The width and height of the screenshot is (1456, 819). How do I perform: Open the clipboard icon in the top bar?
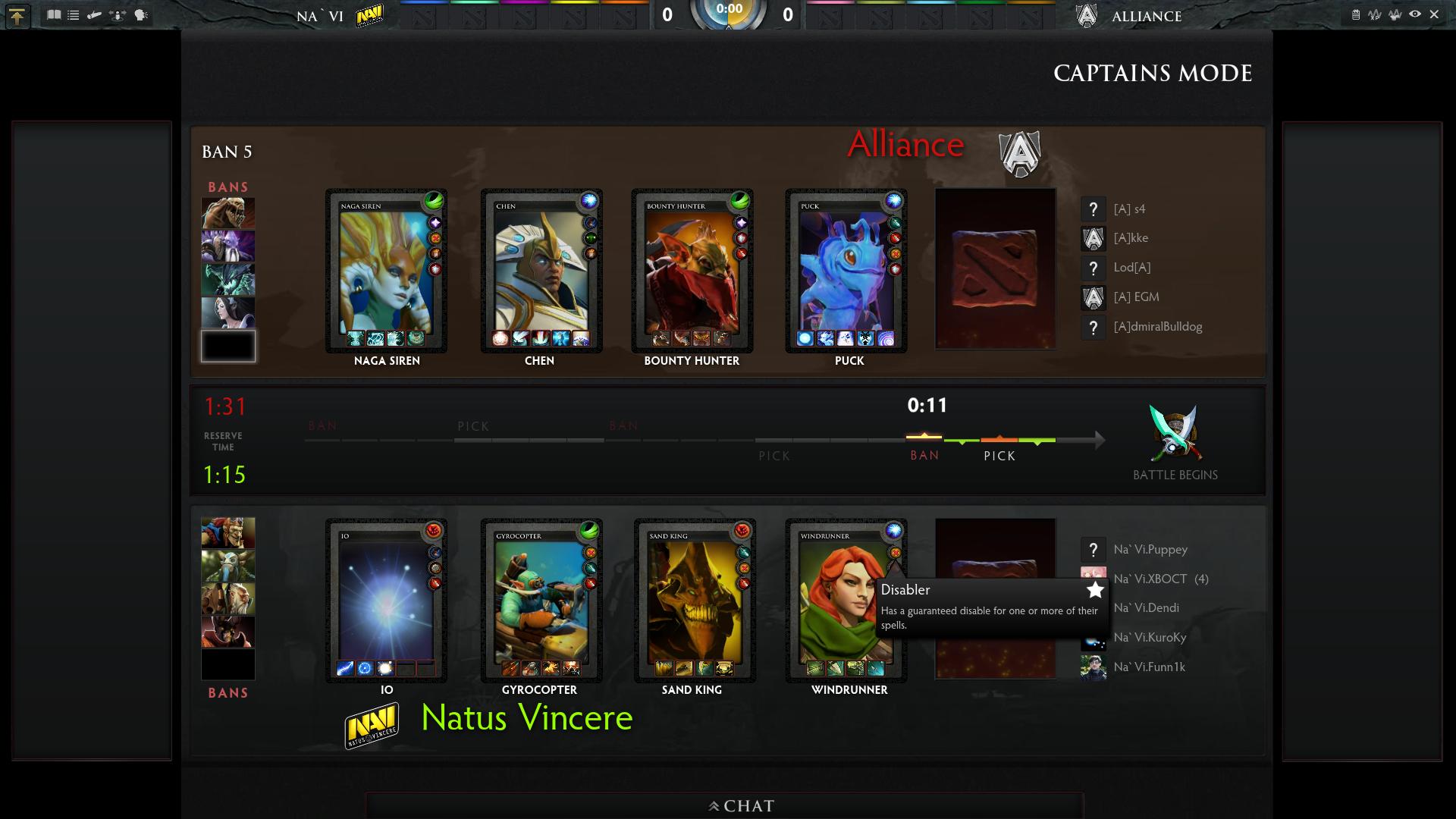point(1356,14)
